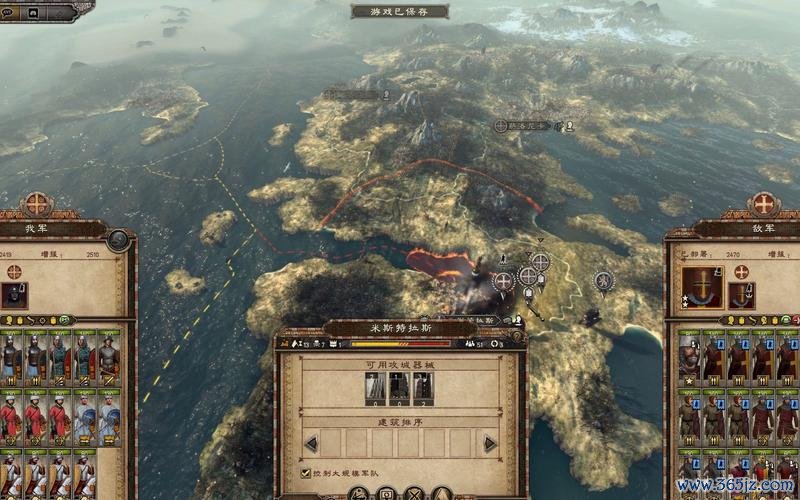The width and height of the screenshot is (800, 500).
Task: Choose the middle siege equipment icon
Action: tap(399, 387)
